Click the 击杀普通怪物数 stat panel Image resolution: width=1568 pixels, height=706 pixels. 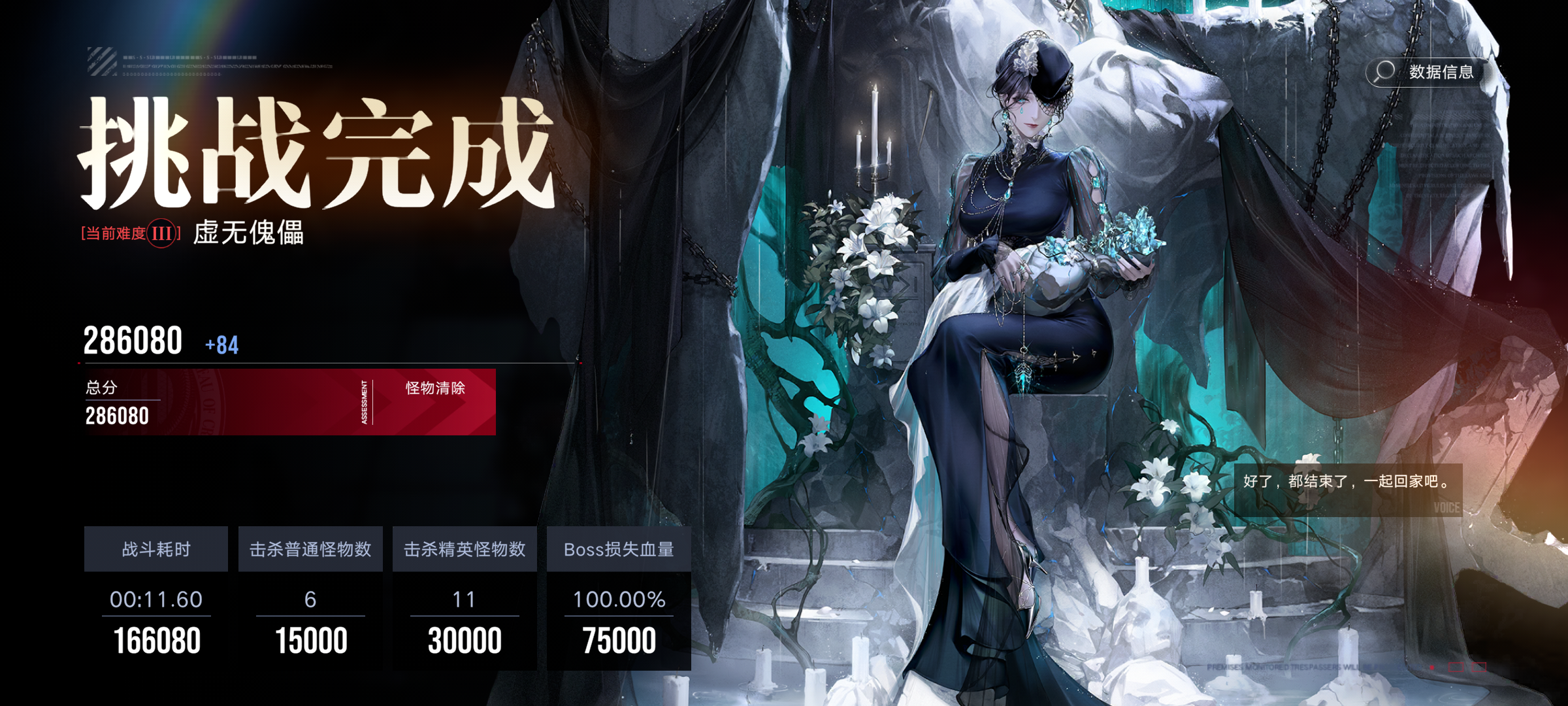tap(310, 550)
